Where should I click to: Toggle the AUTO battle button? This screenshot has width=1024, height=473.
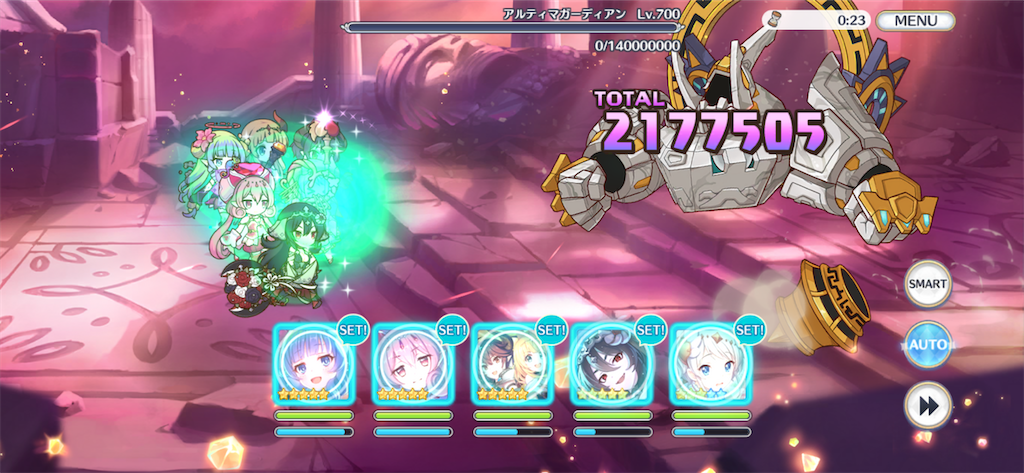click(927, 345)
